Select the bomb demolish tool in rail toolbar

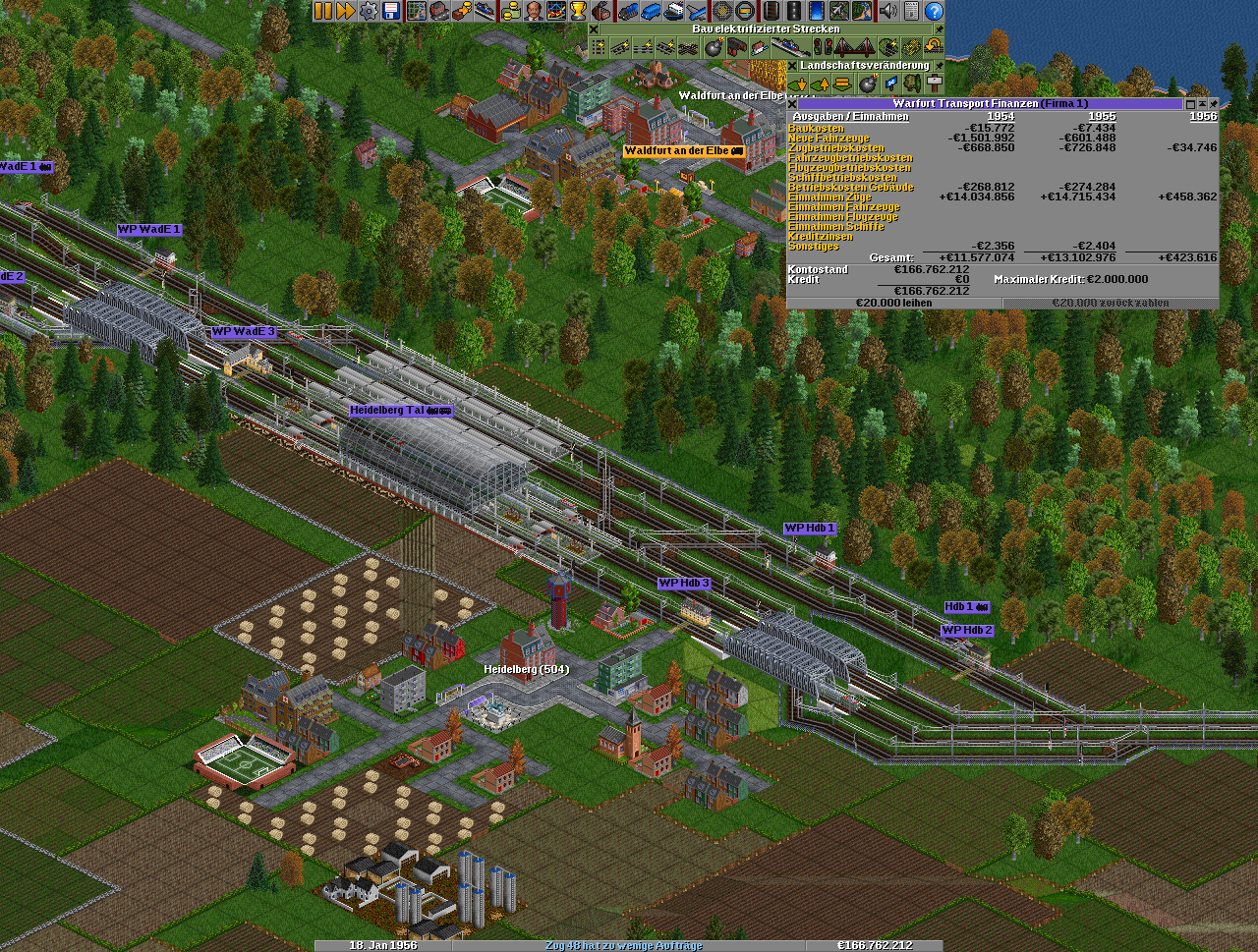715,47
